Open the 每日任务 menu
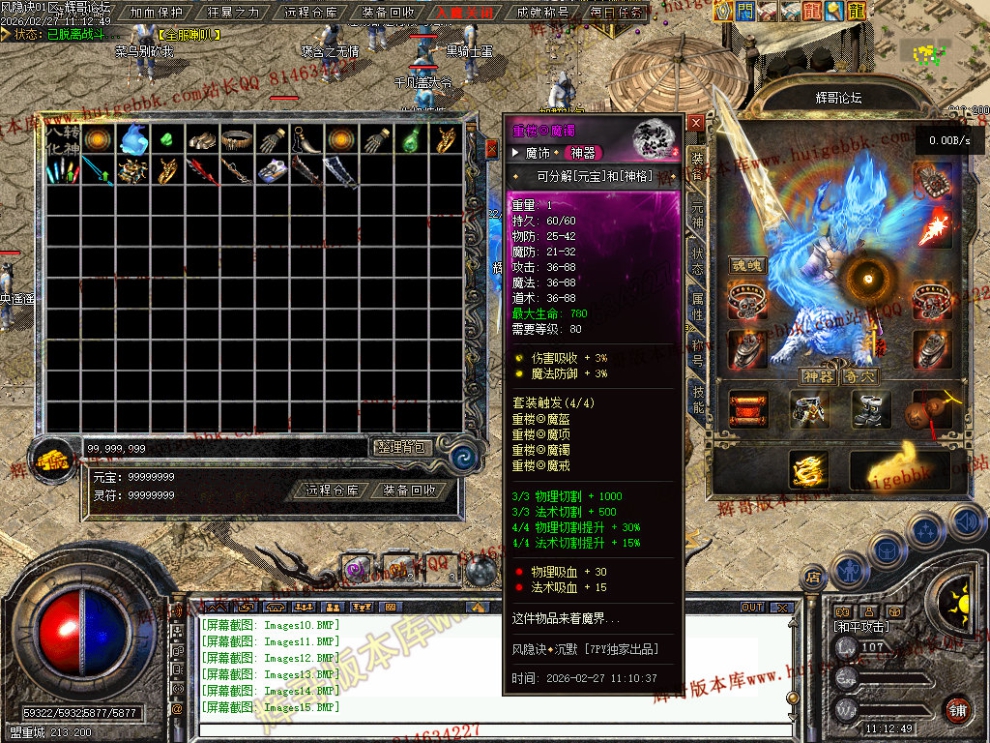The image size is (990, 743). pyautogui.click(x=617, y=13)
